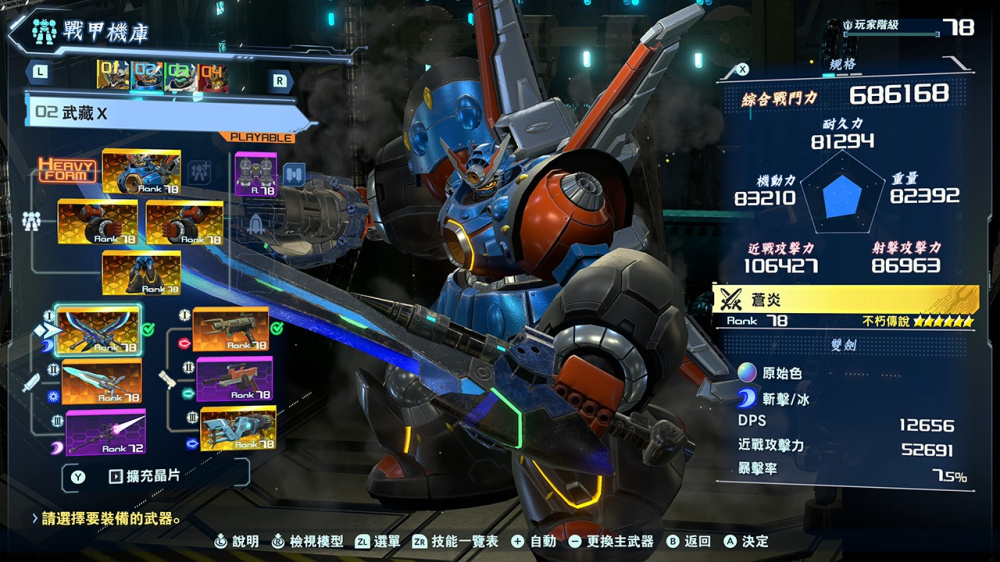Select the purple backpack booster part slot
The height and width of the screenshot is (562, 1000).
257,173
